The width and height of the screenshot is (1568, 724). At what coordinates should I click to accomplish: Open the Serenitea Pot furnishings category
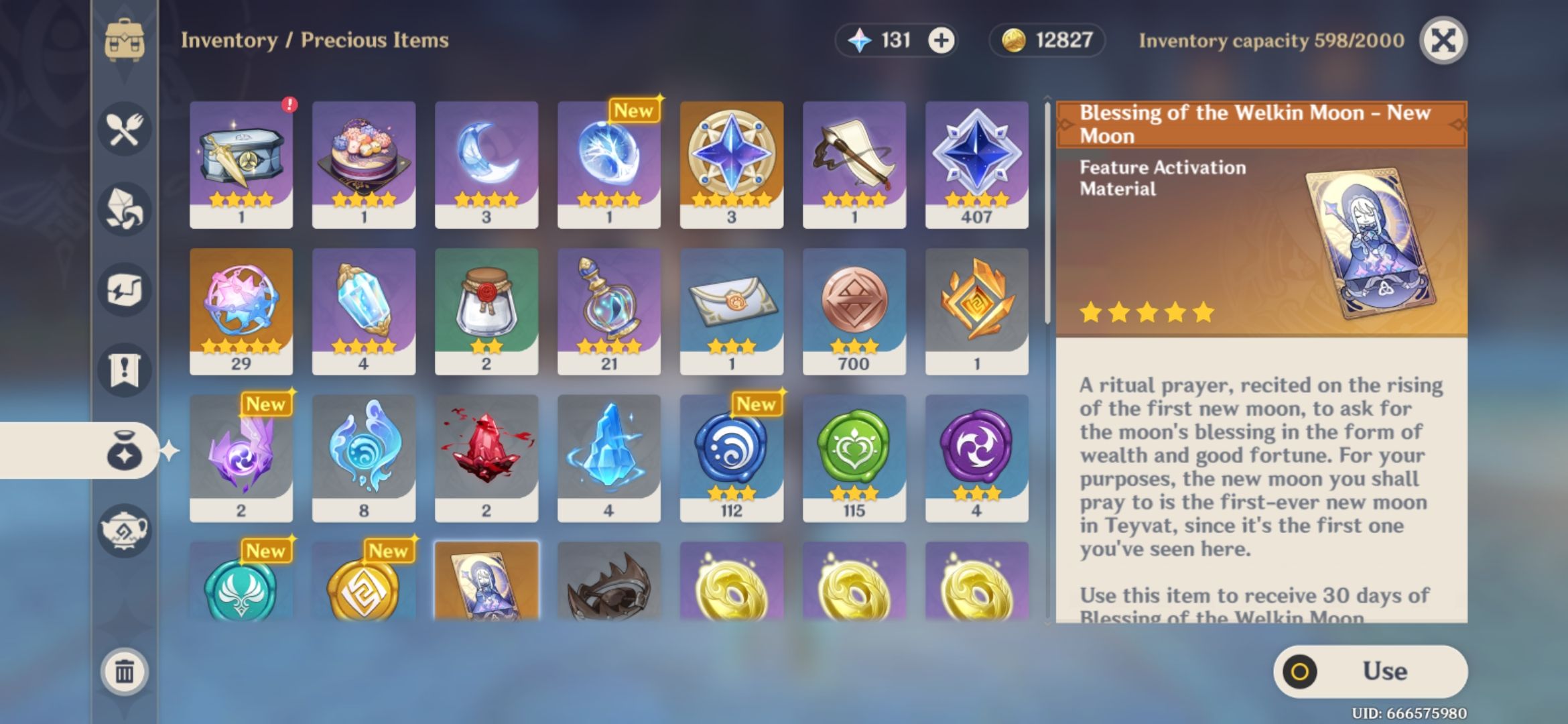(x=124, y=532)
